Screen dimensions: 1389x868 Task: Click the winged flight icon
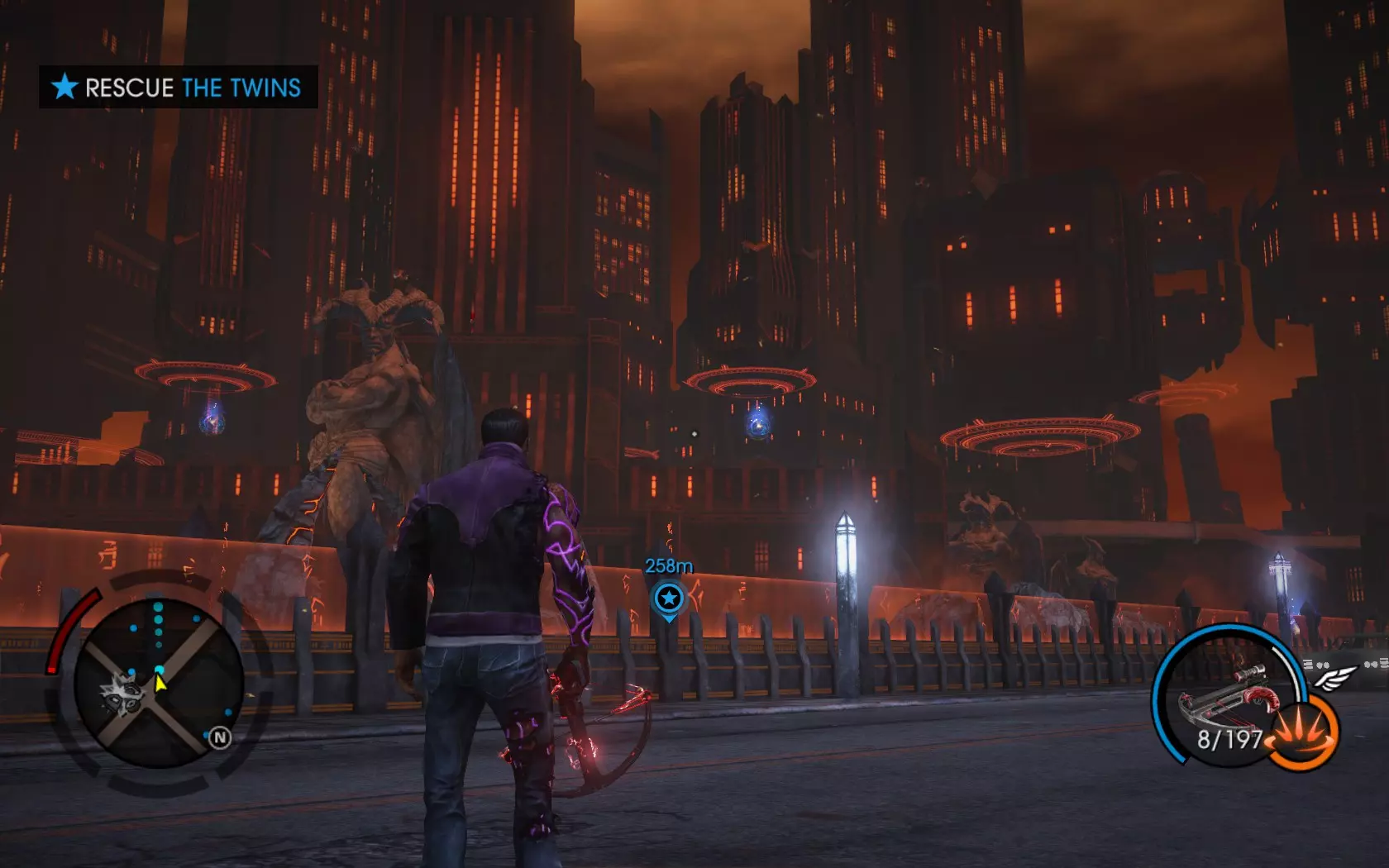pos(1334,678)
